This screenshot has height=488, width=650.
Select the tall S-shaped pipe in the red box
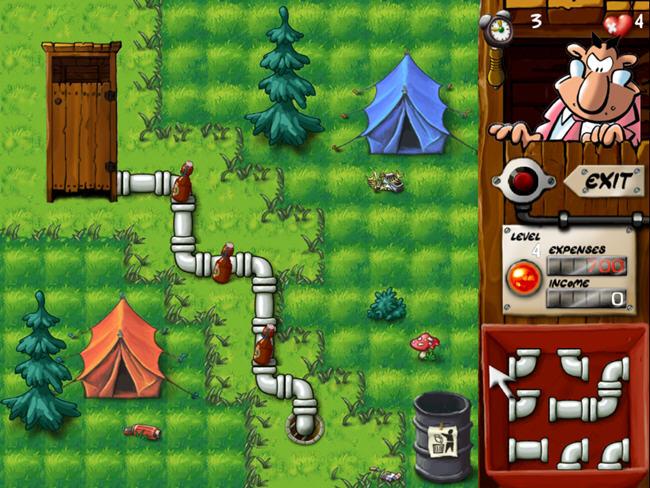coord(611,388)
